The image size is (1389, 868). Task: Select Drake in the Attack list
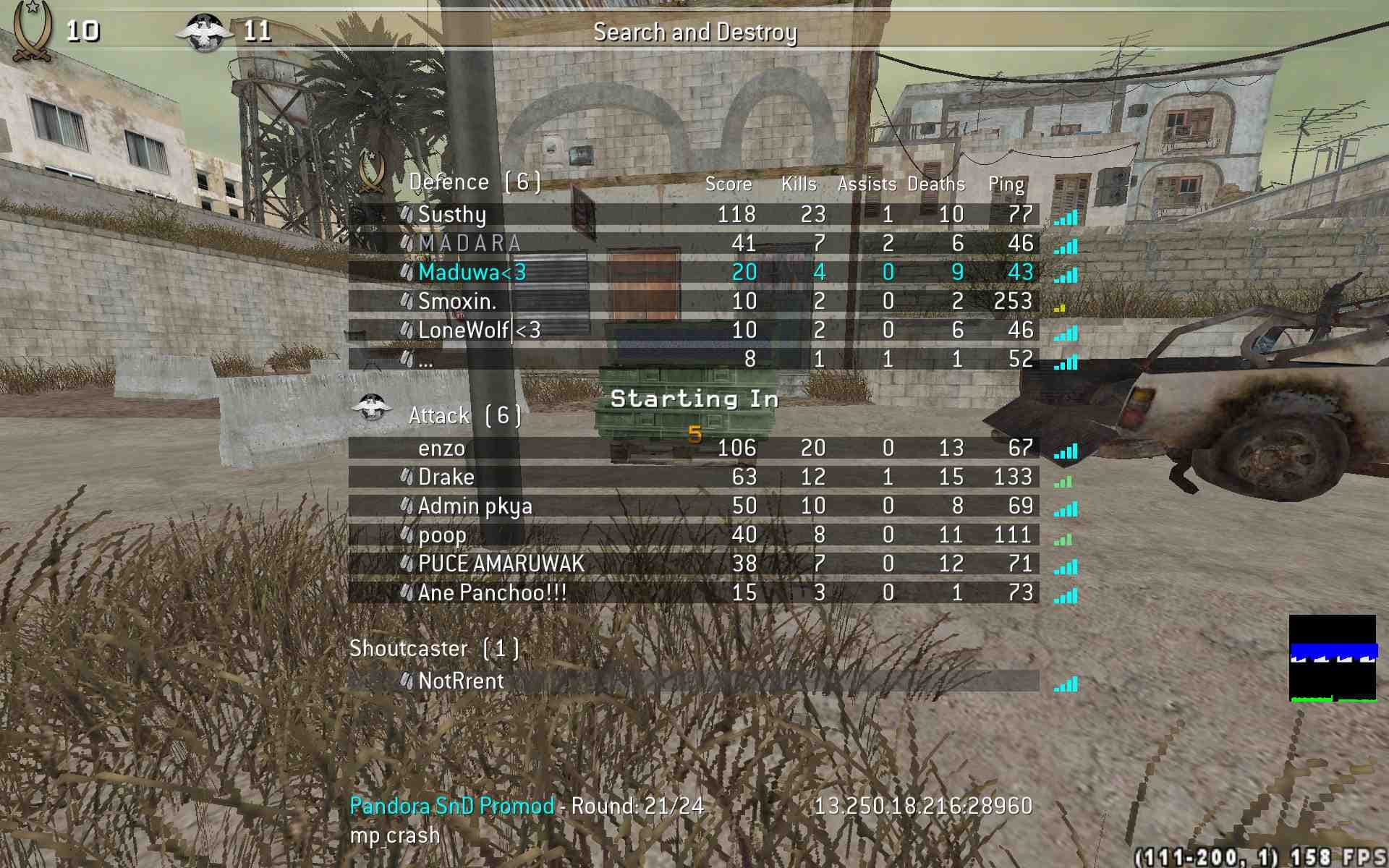(446, 477)
